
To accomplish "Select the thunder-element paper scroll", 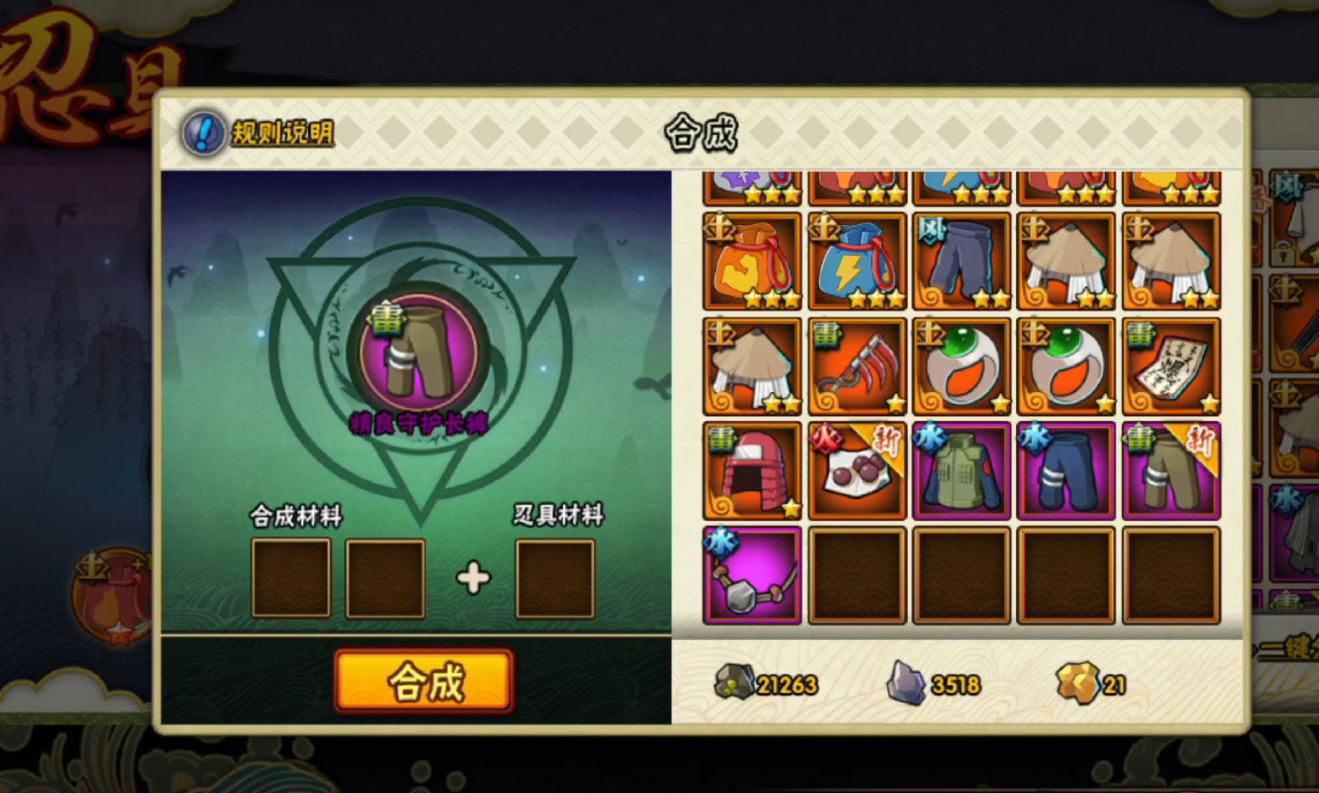I will [1171, 366].
